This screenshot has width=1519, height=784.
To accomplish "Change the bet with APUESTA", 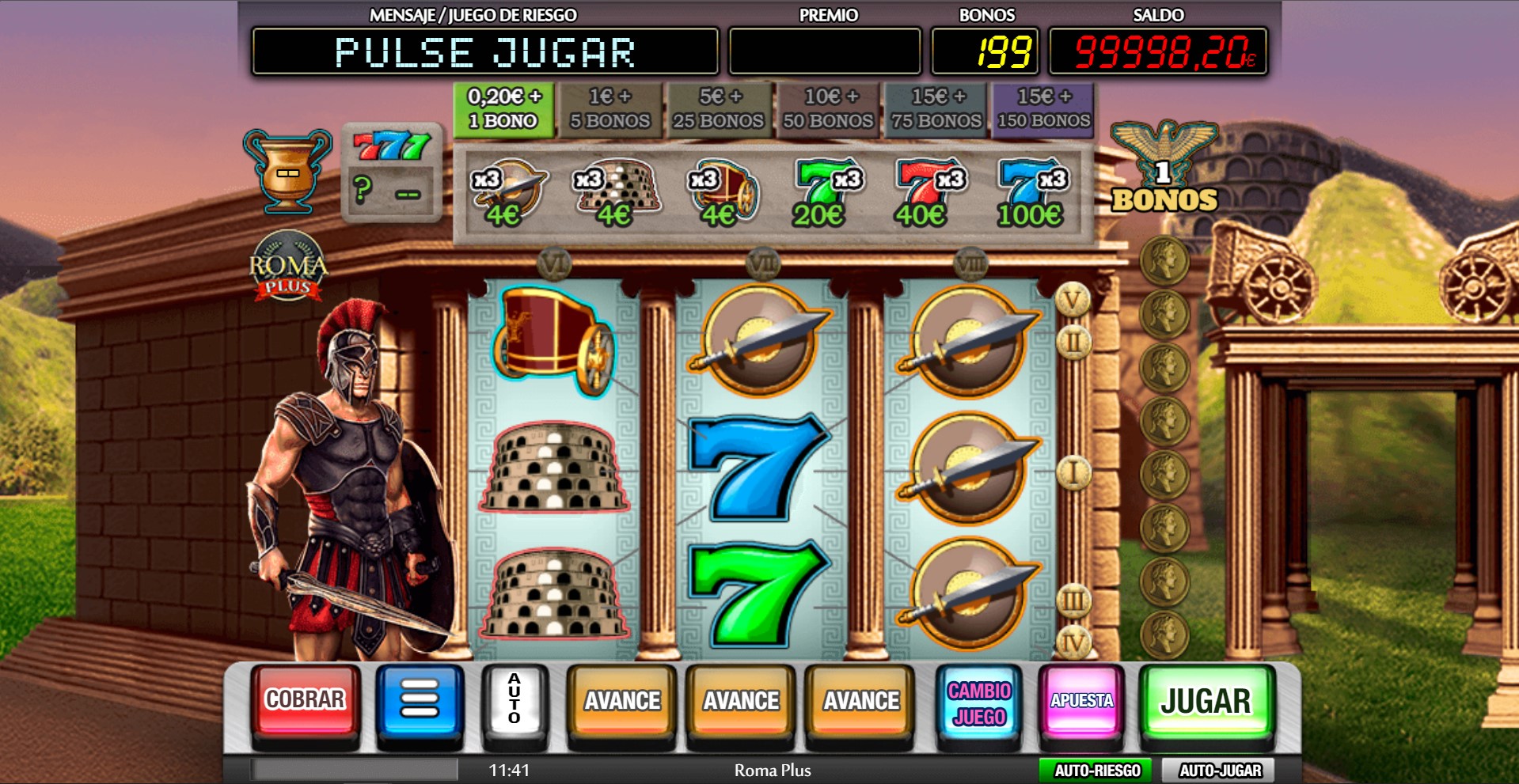I will click(x=1081, y=701).
